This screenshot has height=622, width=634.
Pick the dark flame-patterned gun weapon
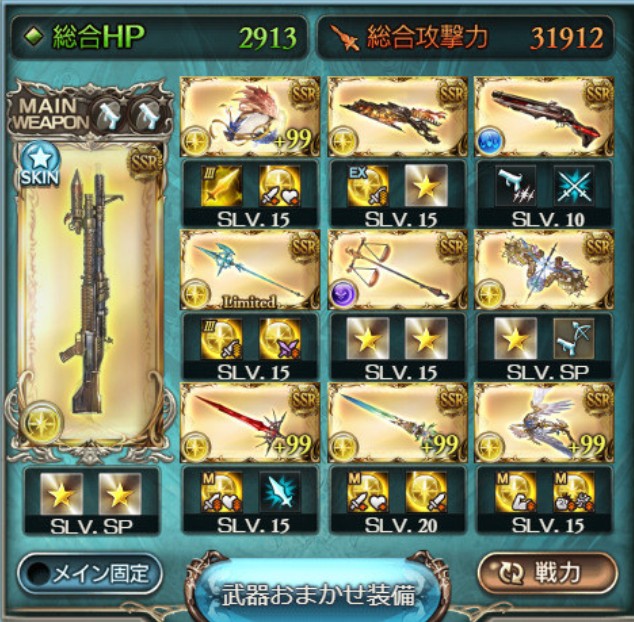(398, 117)
